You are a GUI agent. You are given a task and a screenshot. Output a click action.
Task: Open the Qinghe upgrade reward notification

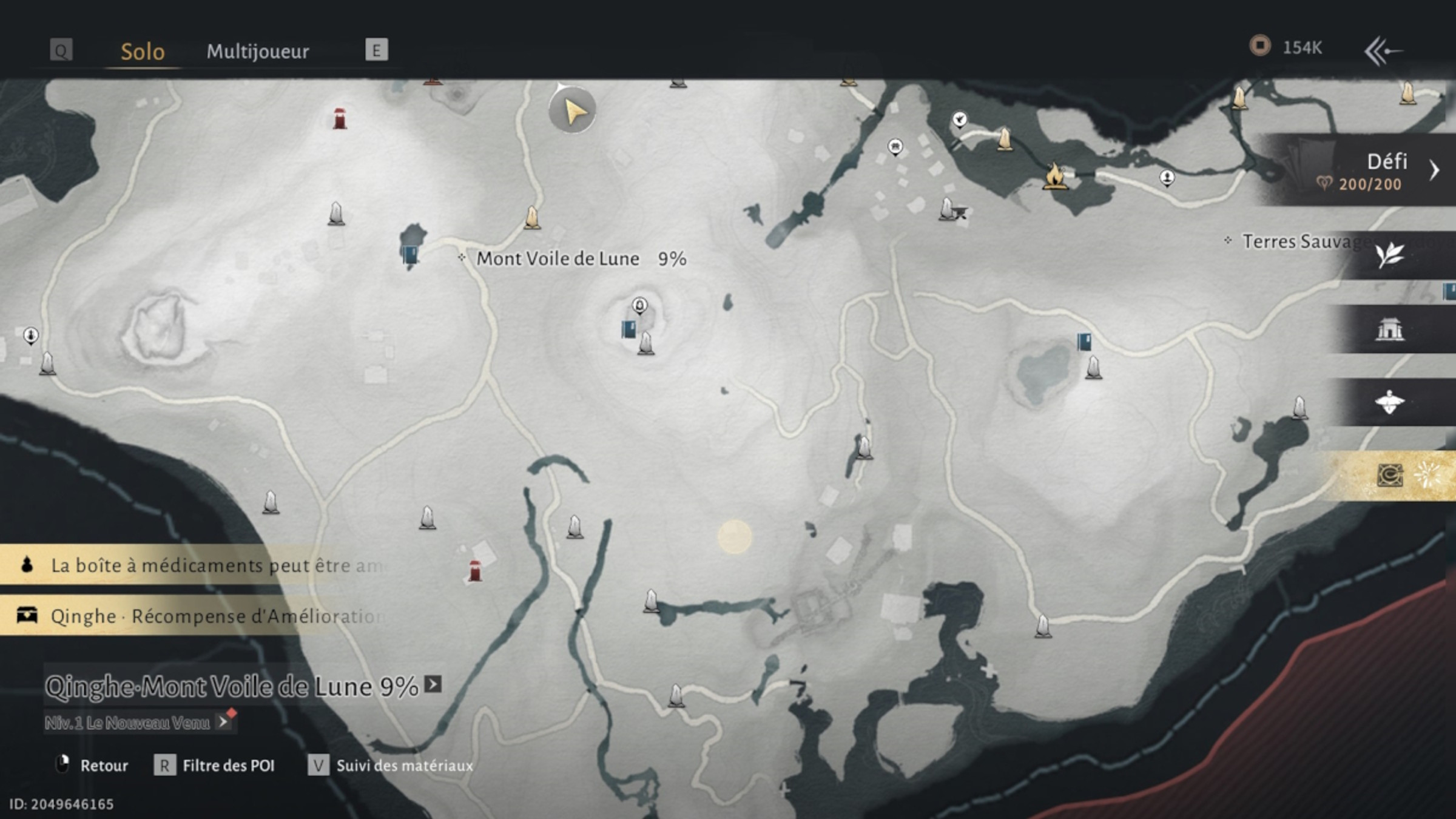194,616
